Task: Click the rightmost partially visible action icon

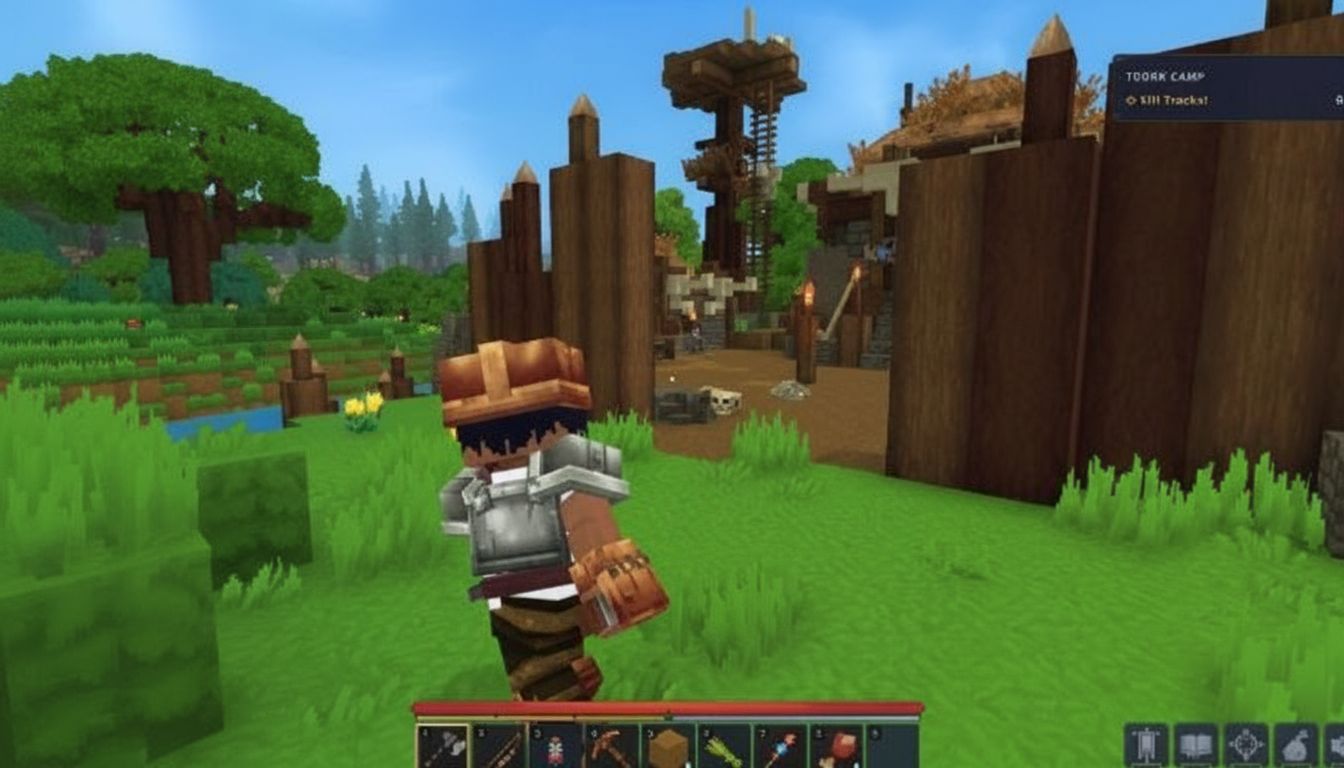Action: point(1338,743)
